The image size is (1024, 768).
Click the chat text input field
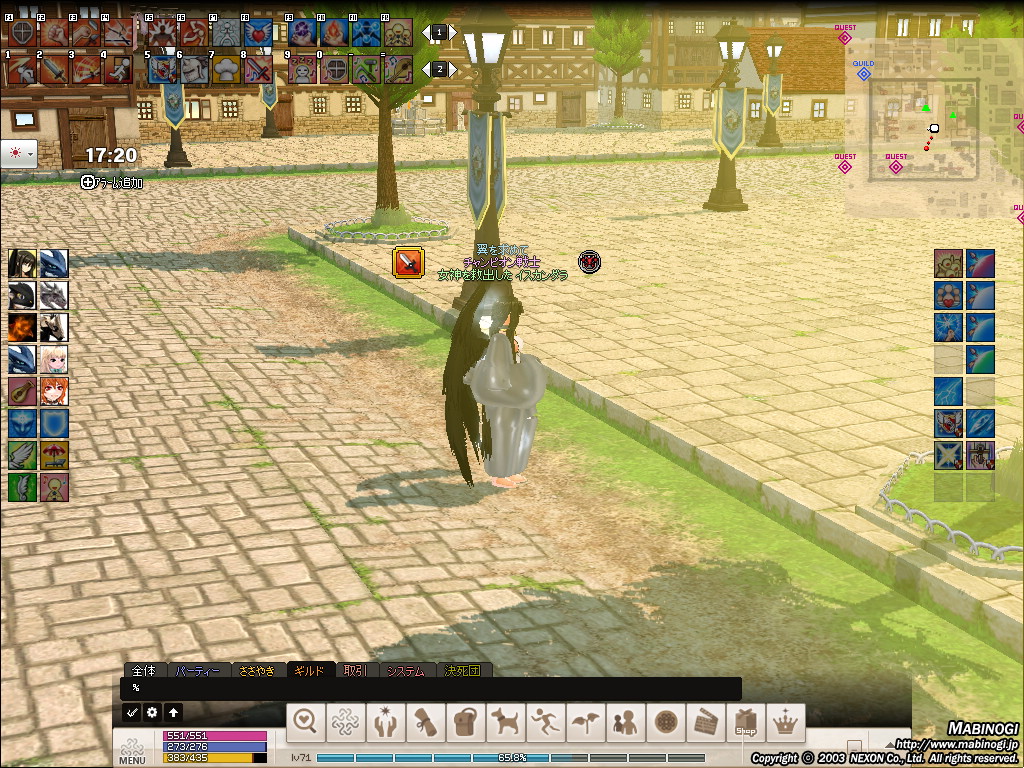tap(430, 688)
